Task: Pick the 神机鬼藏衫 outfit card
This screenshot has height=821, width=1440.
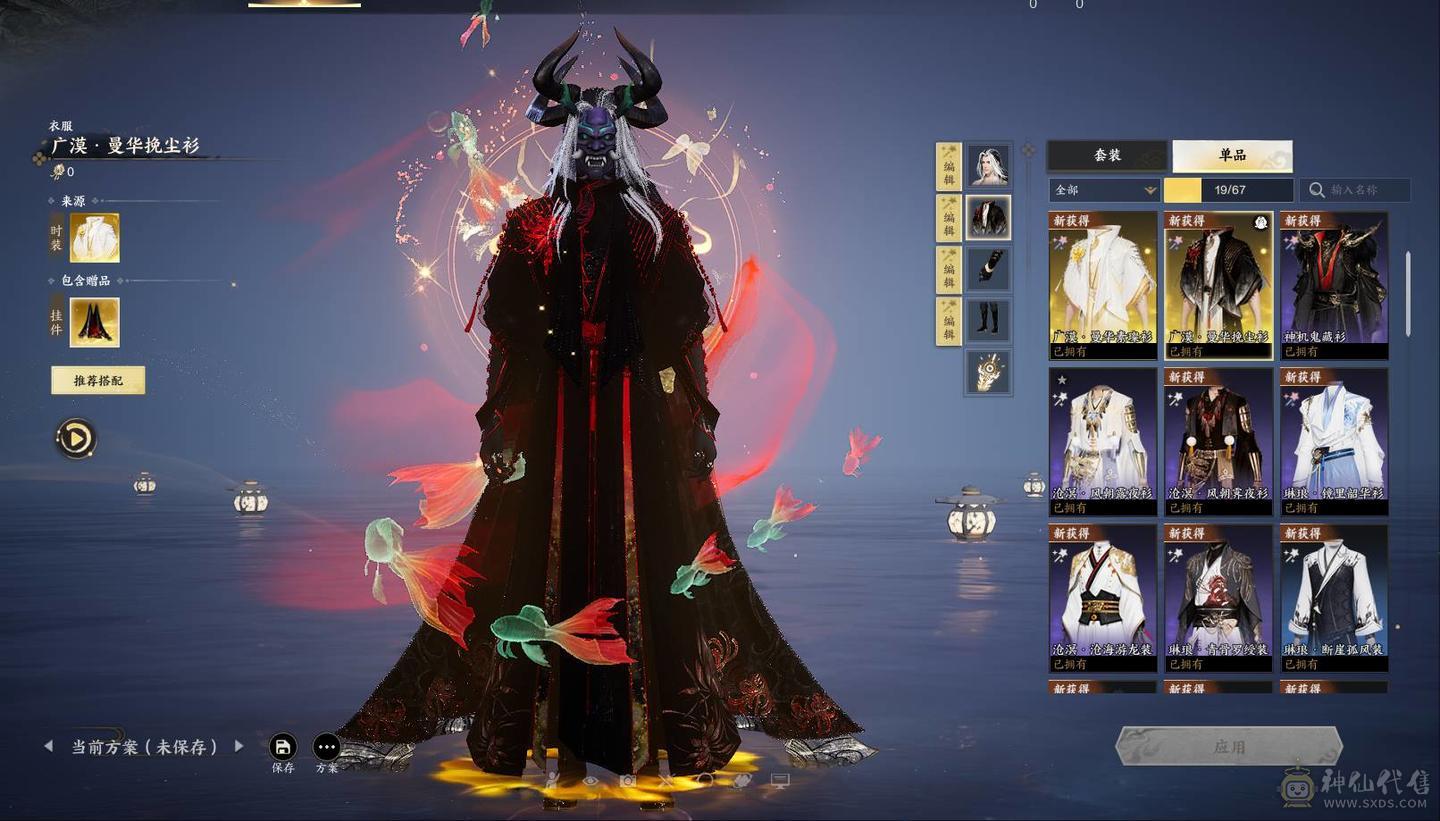Action: click(1334, 284)
